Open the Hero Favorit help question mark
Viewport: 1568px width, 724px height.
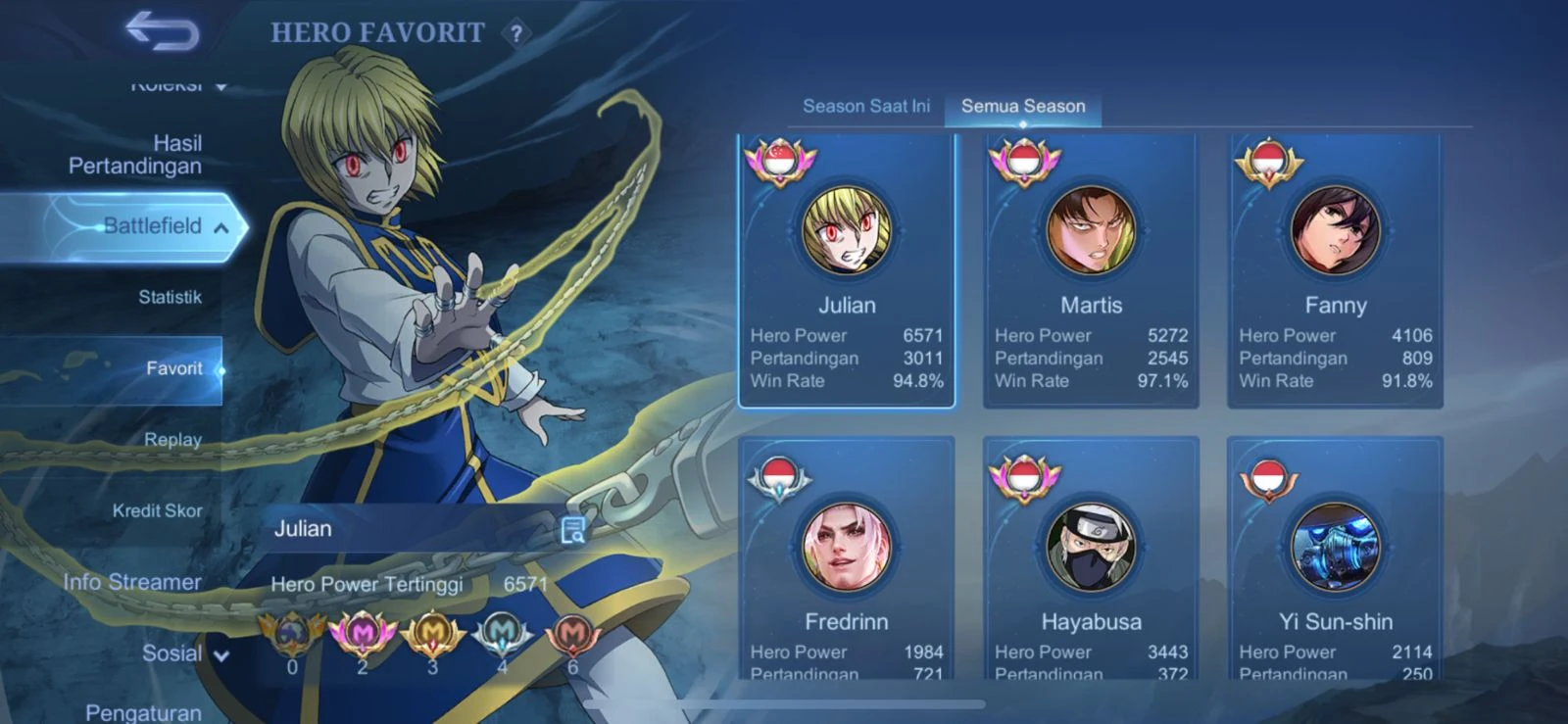point(516,33)
